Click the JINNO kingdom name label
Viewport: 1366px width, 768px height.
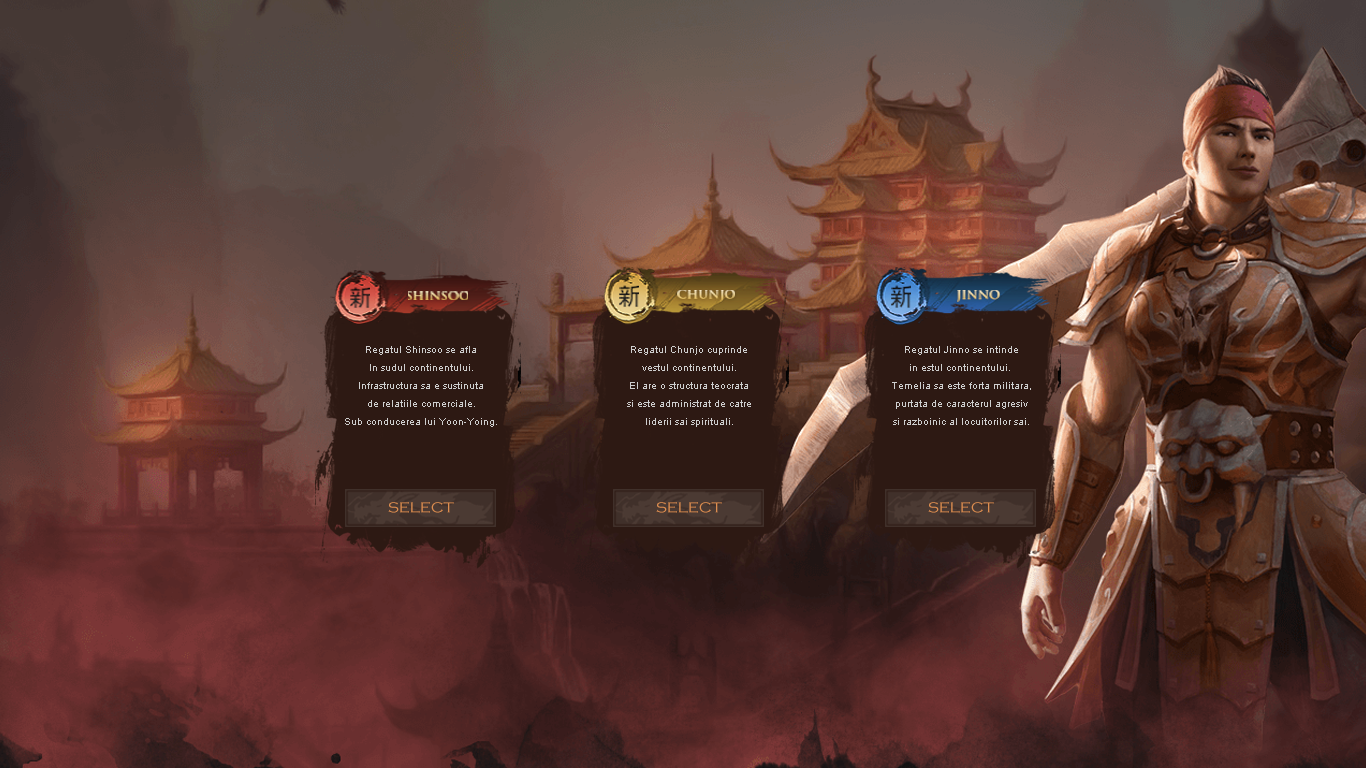(x=976, y=294)
